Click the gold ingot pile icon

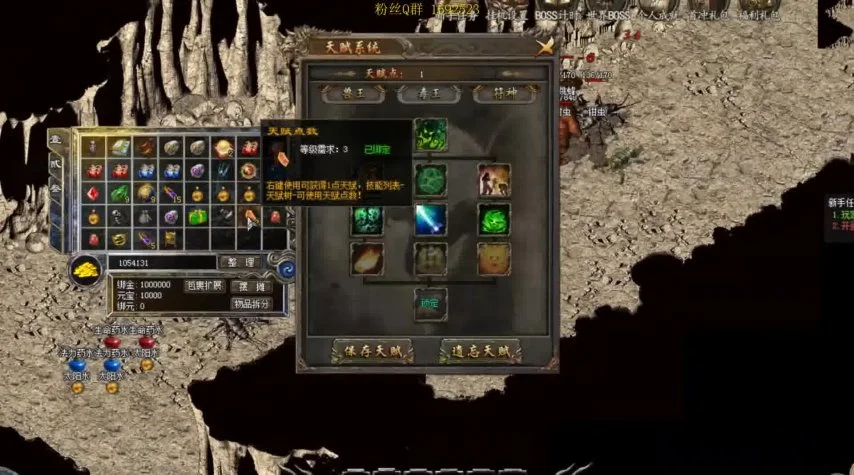pyautogui.click(x=84, y=270)
